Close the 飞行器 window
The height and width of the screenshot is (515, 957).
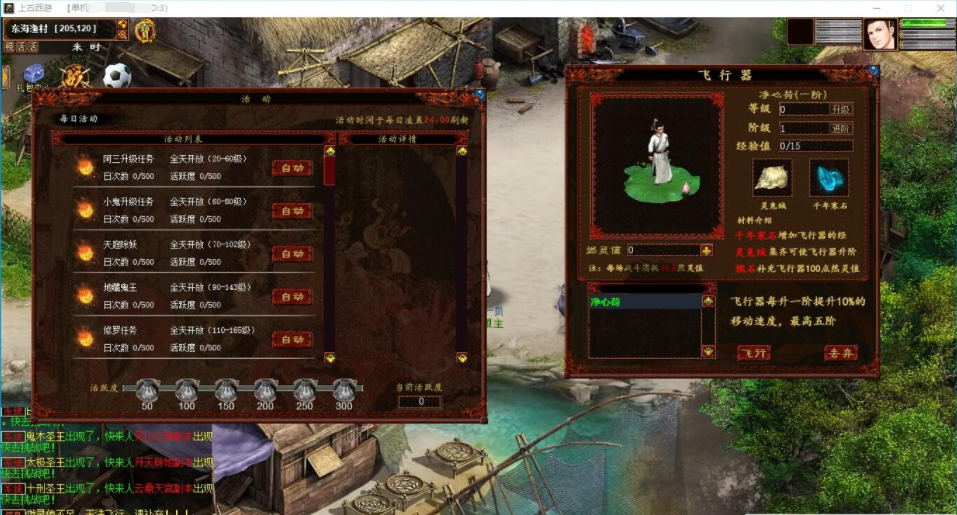[874, 72]
